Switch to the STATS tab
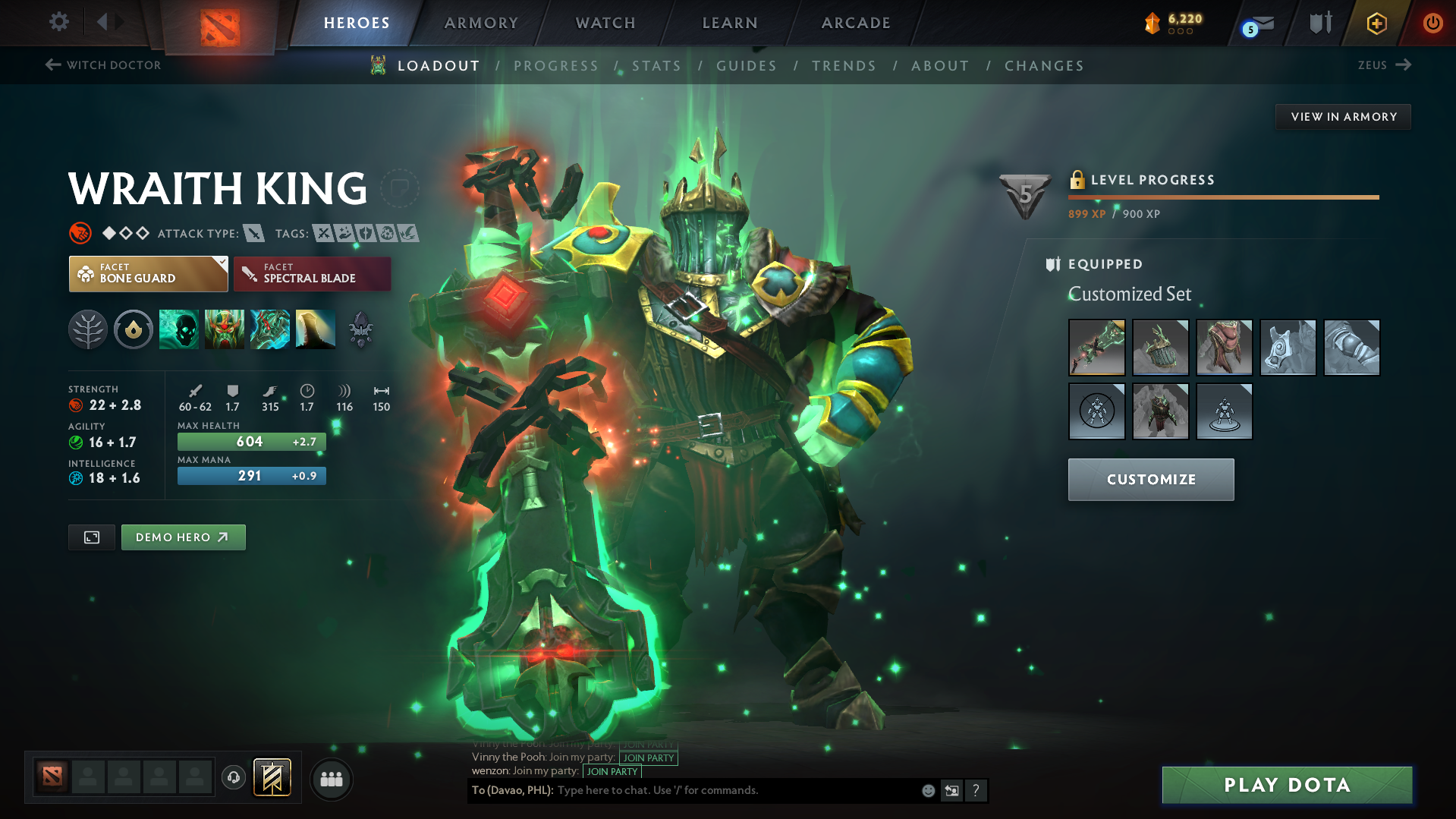Viewport: 1456px width, 819px height. click(656, 66)
